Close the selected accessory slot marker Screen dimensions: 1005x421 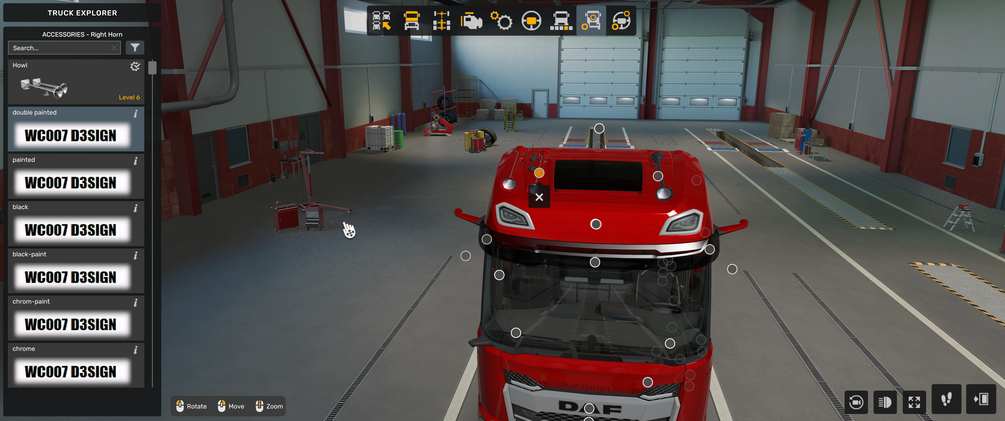[539, 197]
